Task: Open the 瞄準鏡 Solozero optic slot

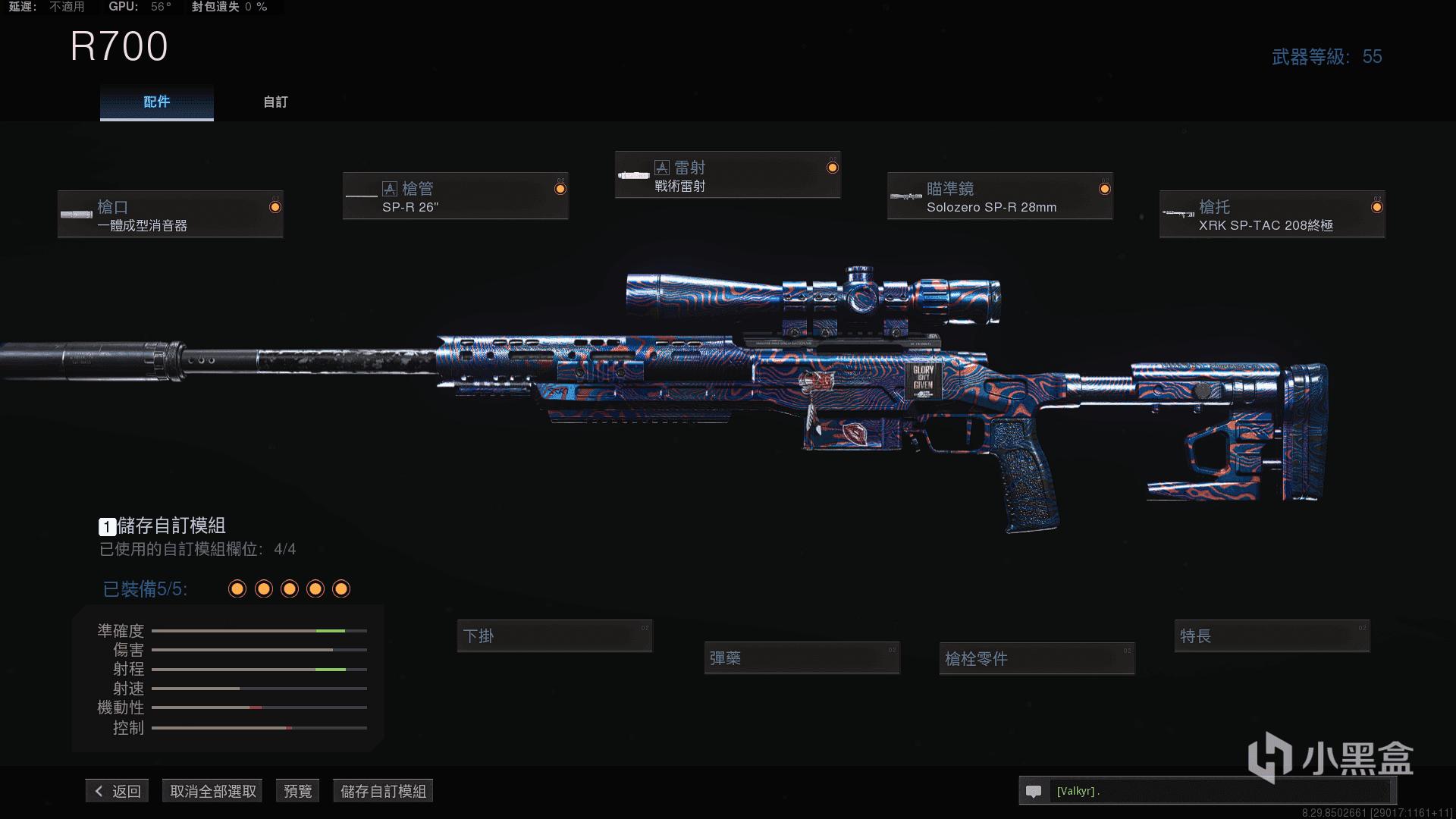Action: [999, 196]
